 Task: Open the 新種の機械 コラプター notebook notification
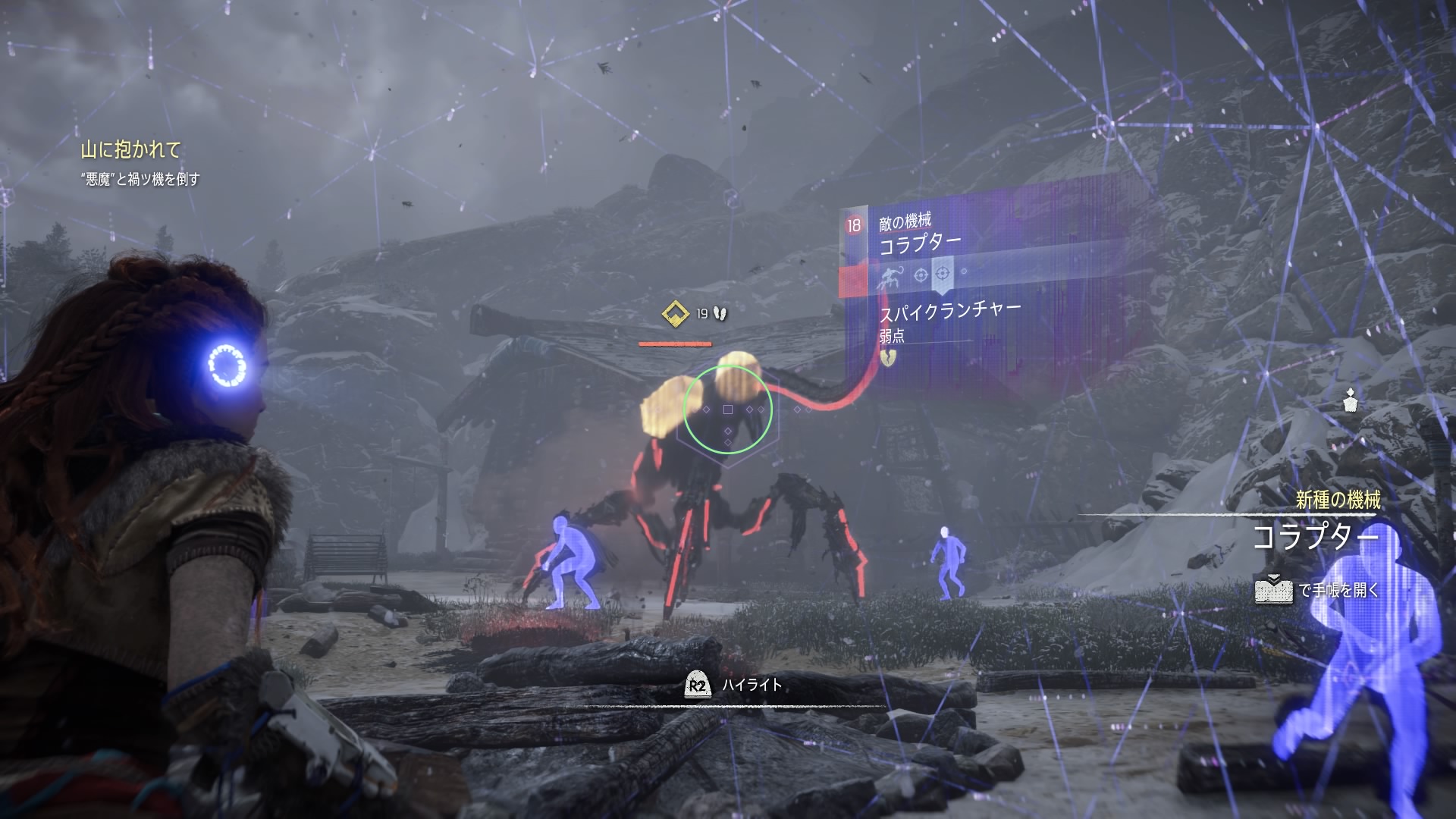click(x=1315, y=537)
